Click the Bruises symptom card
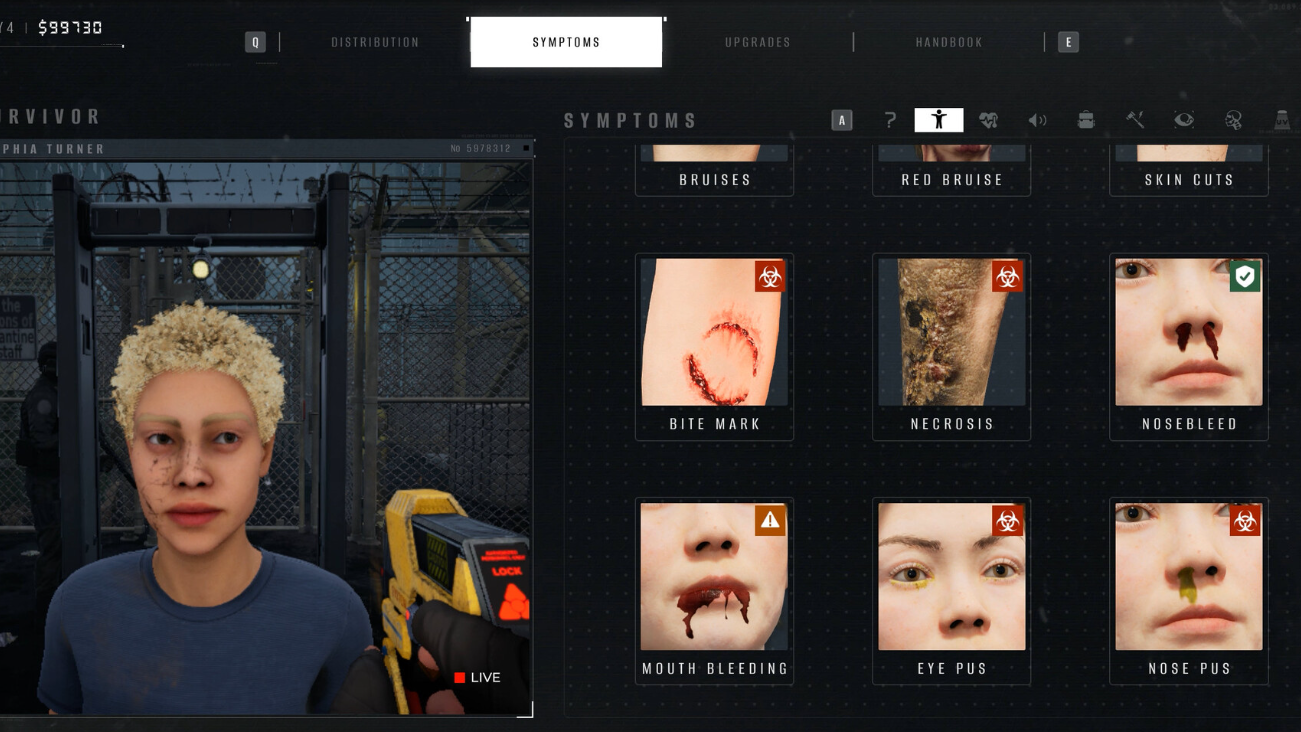The height and width of the screenshot is (732, 1301). 714,172
